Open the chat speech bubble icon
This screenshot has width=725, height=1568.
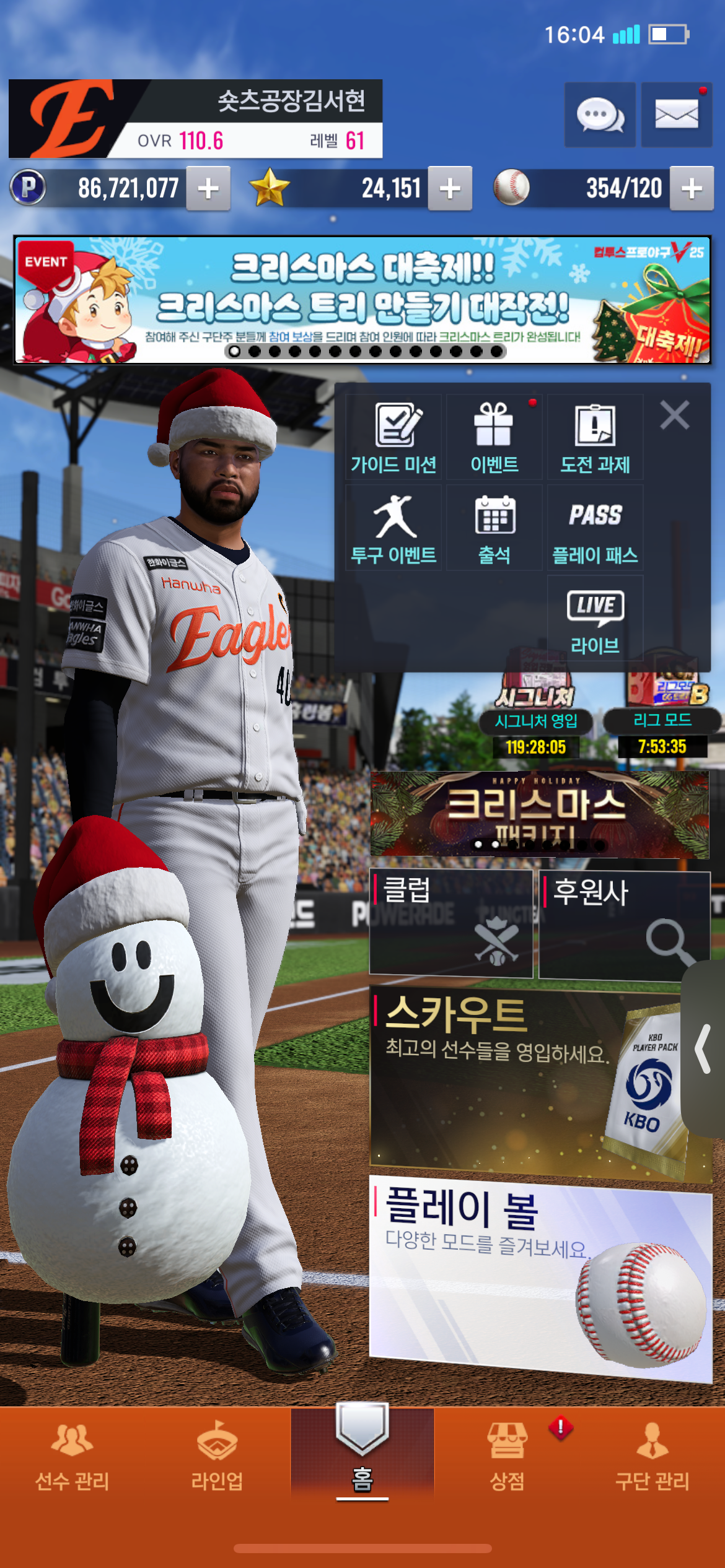coord(599,115)
